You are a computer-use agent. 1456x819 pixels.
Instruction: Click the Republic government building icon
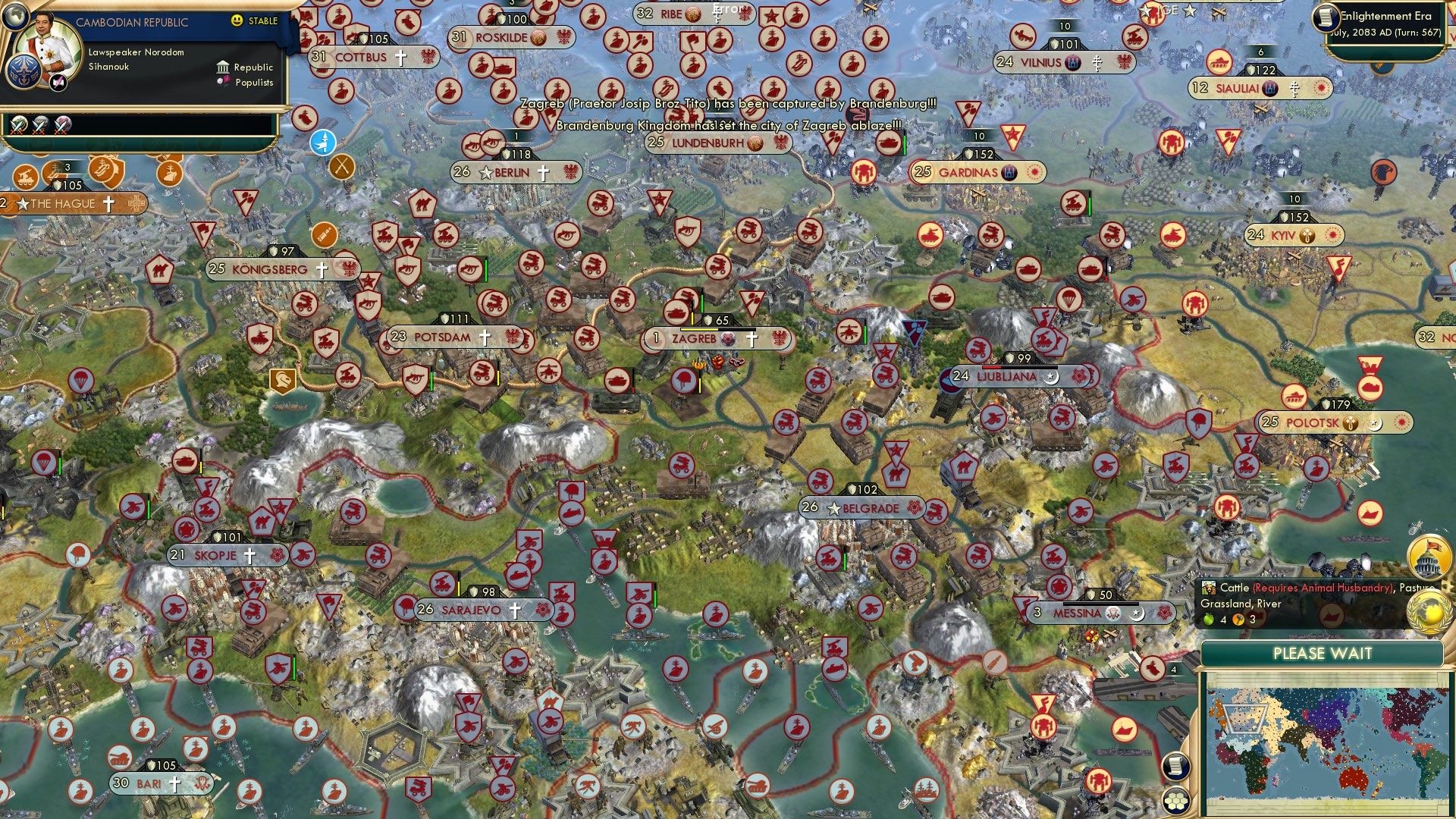(x=224, y=68)
